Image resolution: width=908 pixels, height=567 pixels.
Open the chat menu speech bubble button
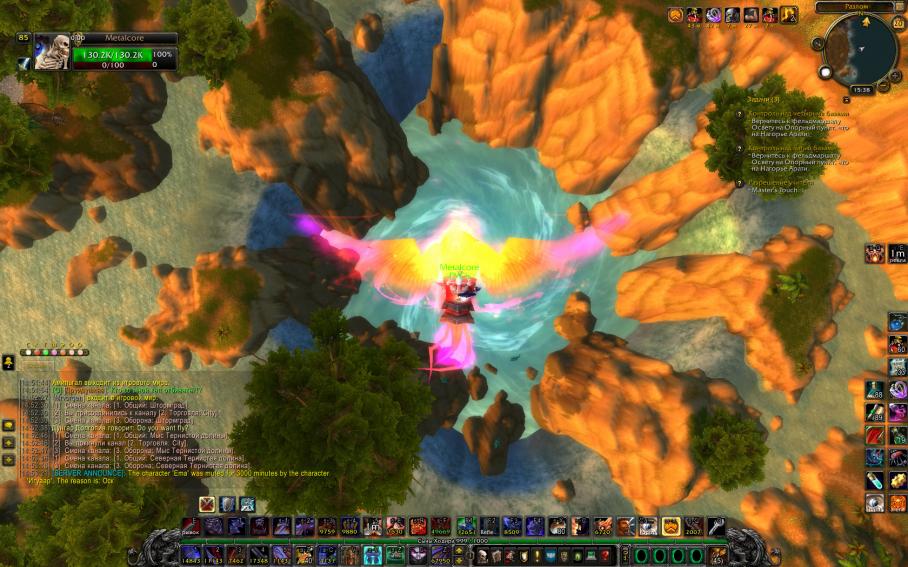8,362
